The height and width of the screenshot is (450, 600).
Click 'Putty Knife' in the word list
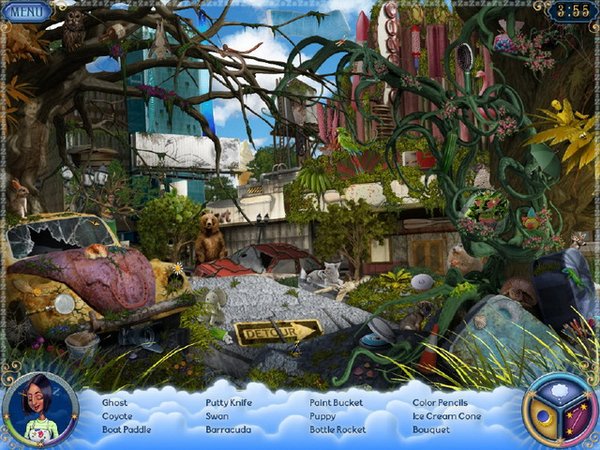coord(229,403)
